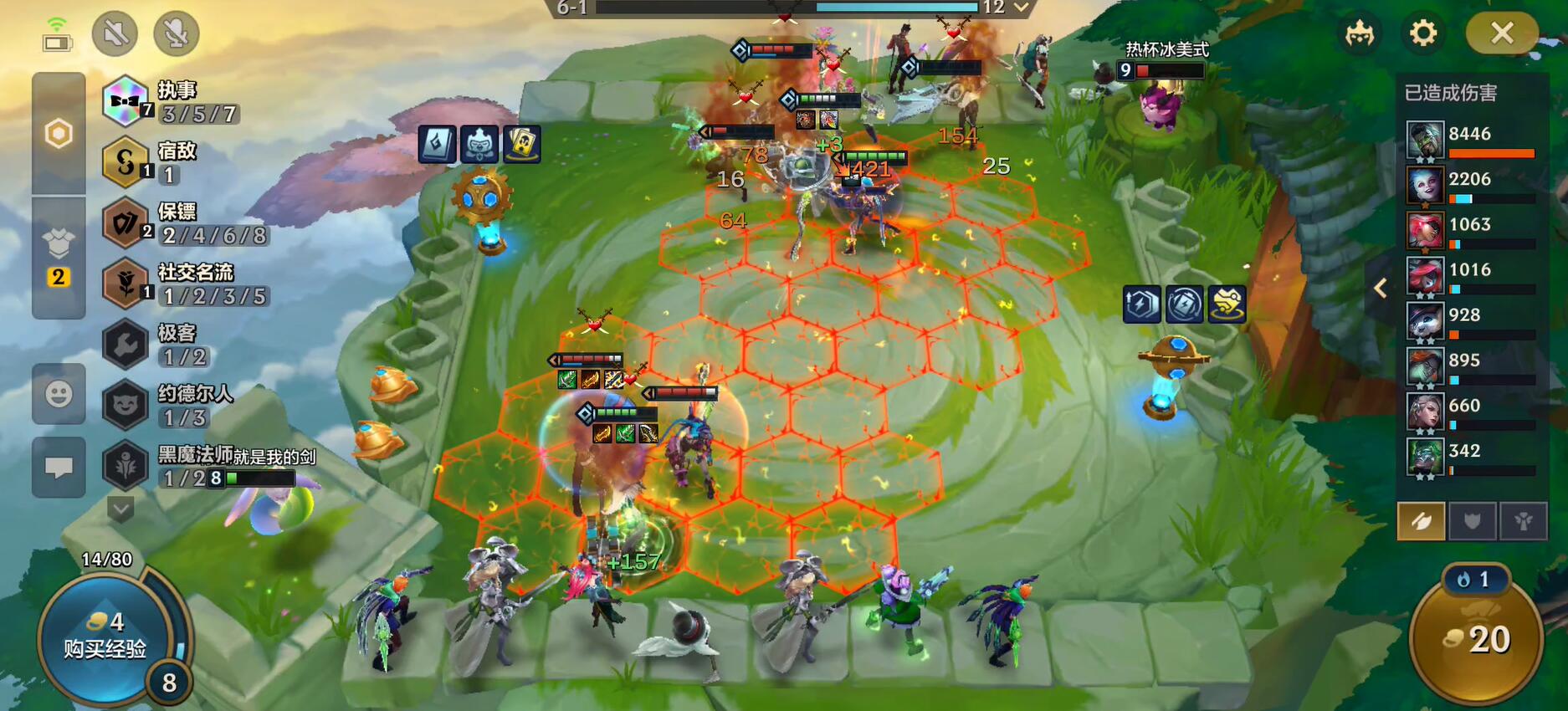The width and height of the screenshot is (1568, 711).
Task: View the 社交名流 trait info
Action: pos(184,284)
